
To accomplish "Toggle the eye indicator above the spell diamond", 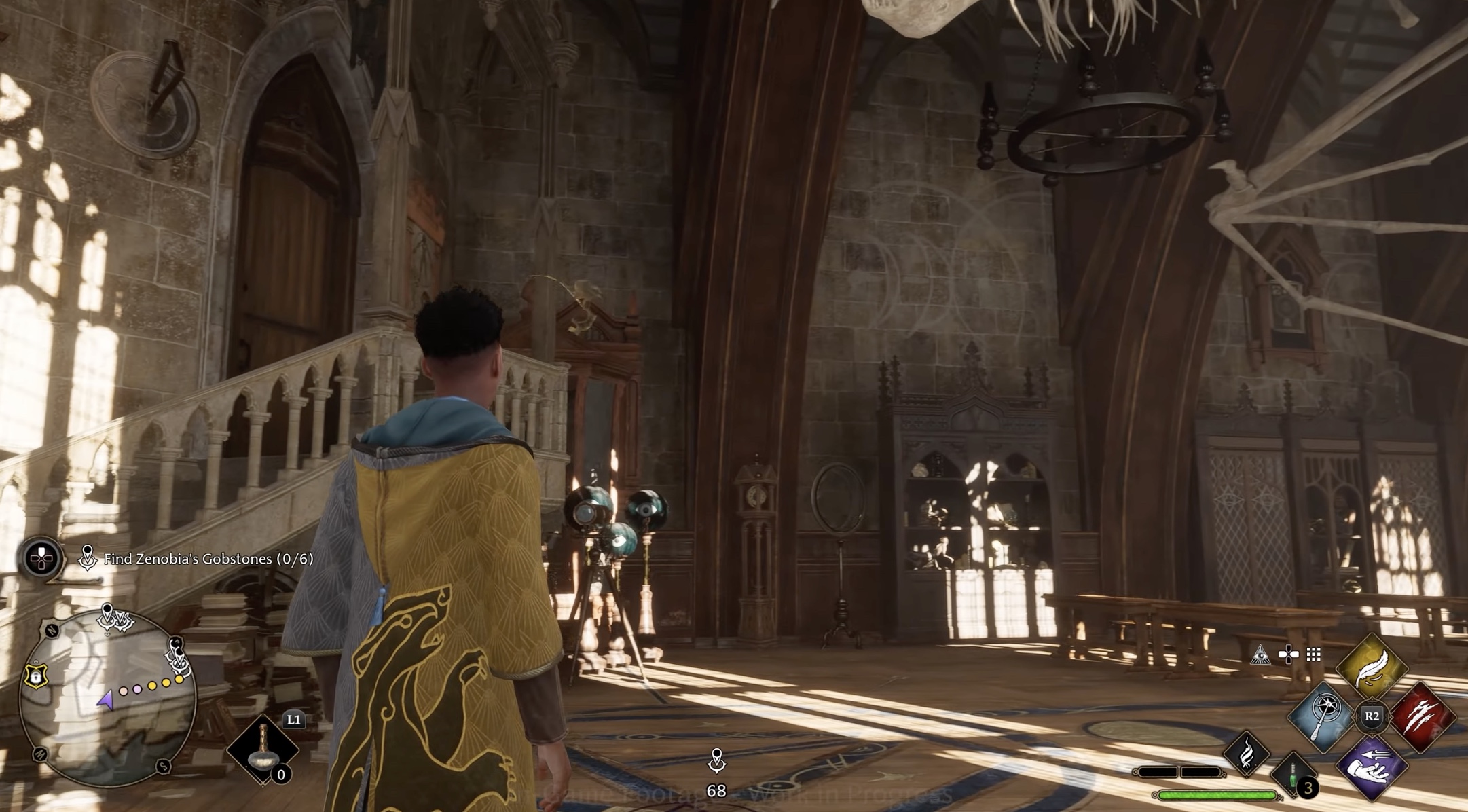I will pyautogui.click(x=1262, y=655).
